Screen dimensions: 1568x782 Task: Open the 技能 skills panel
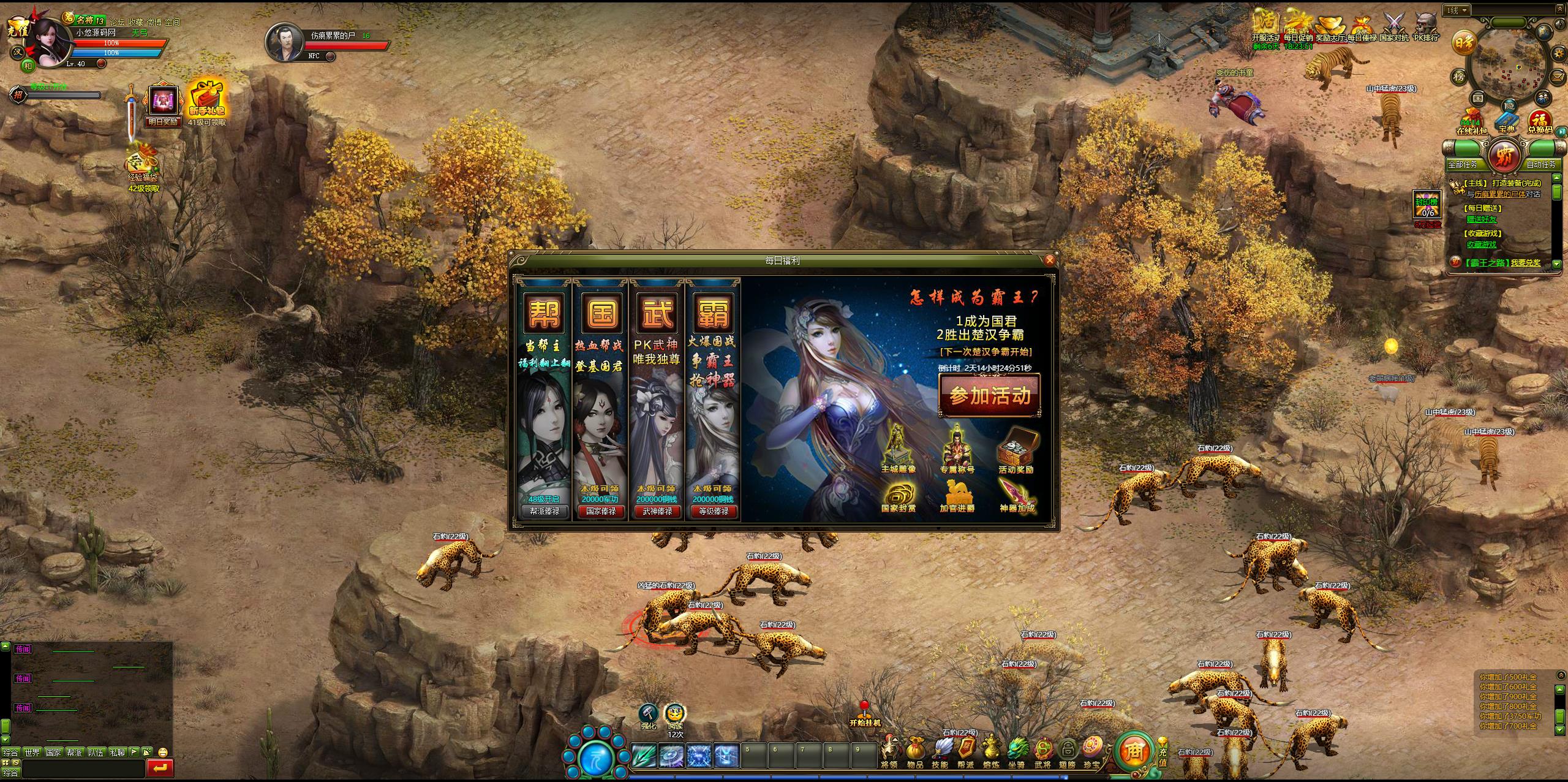(940, 751)
